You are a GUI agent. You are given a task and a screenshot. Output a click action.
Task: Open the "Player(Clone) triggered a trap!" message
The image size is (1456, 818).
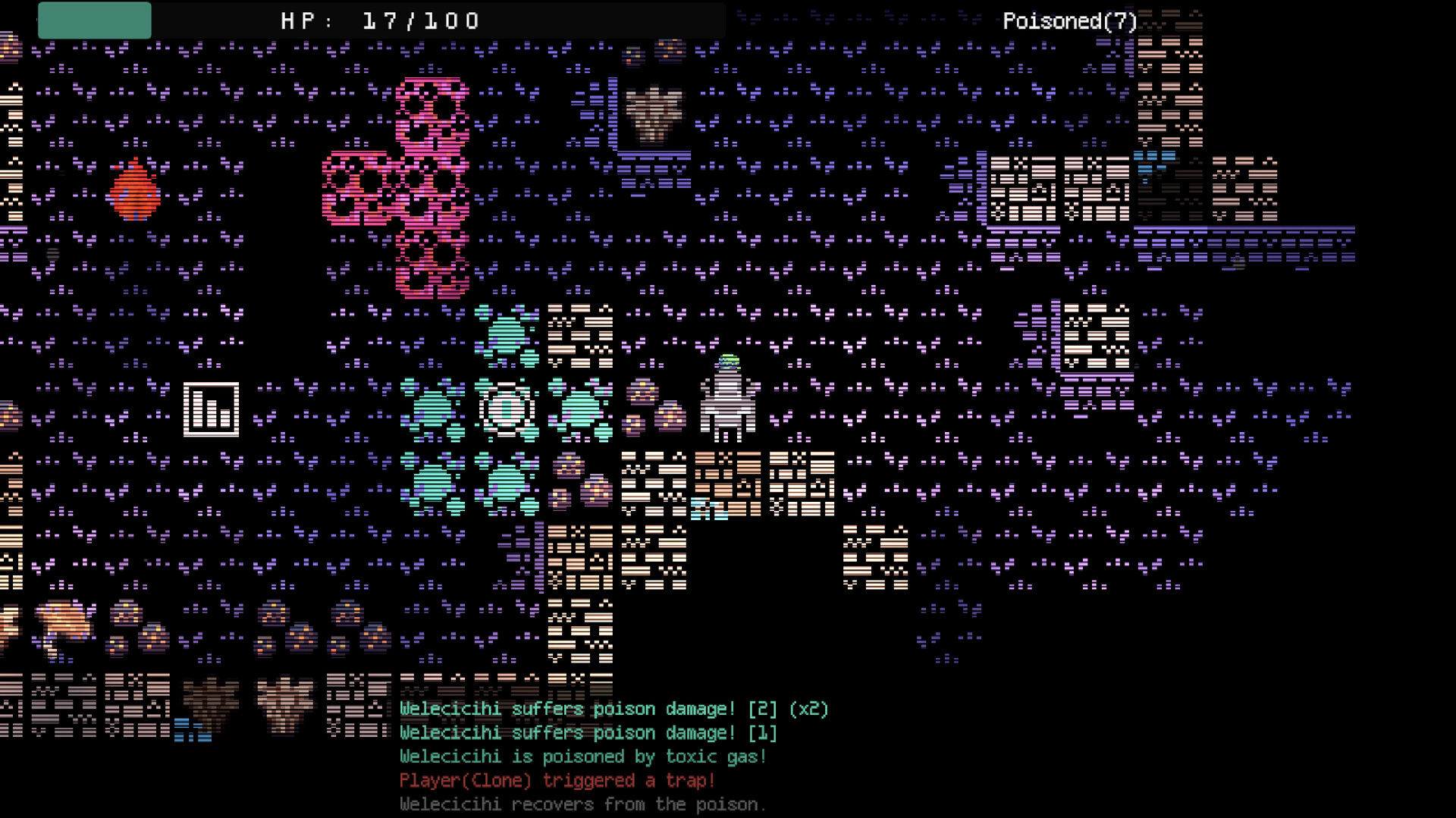click(x=557, y=780)
